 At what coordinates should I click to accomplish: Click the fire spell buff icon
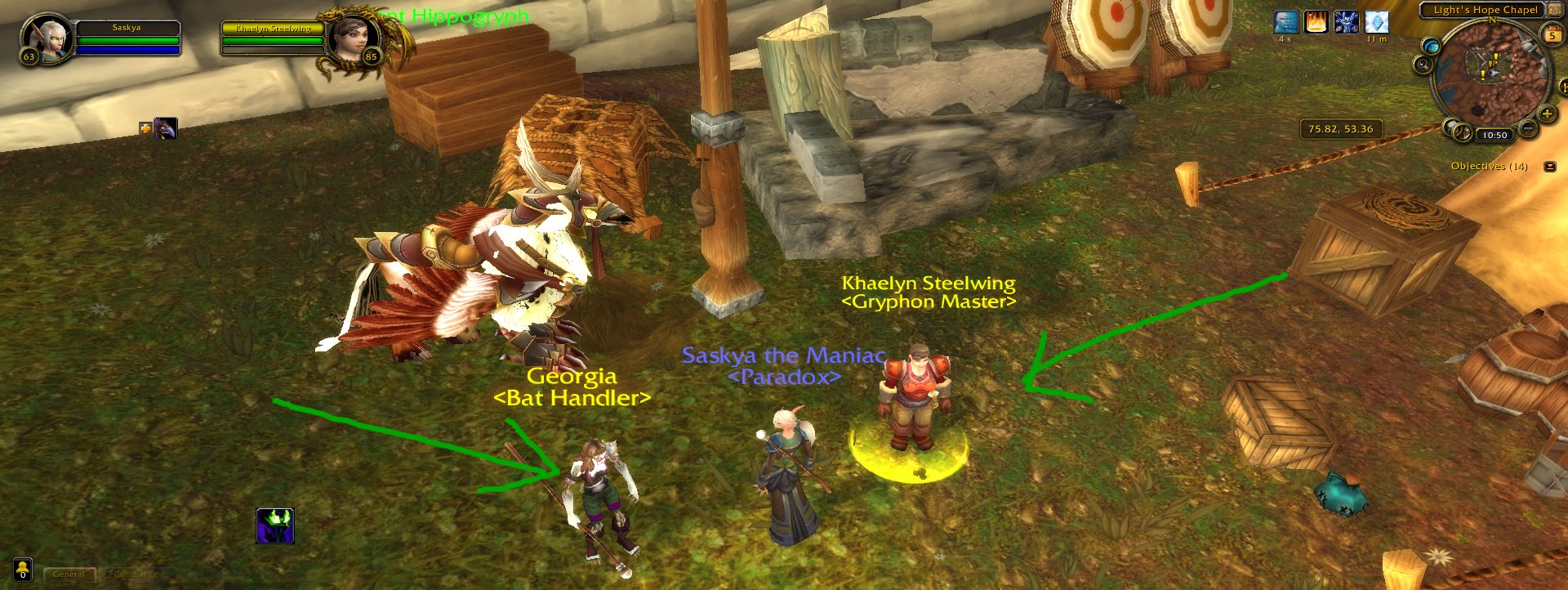[x=1316, y=21]
